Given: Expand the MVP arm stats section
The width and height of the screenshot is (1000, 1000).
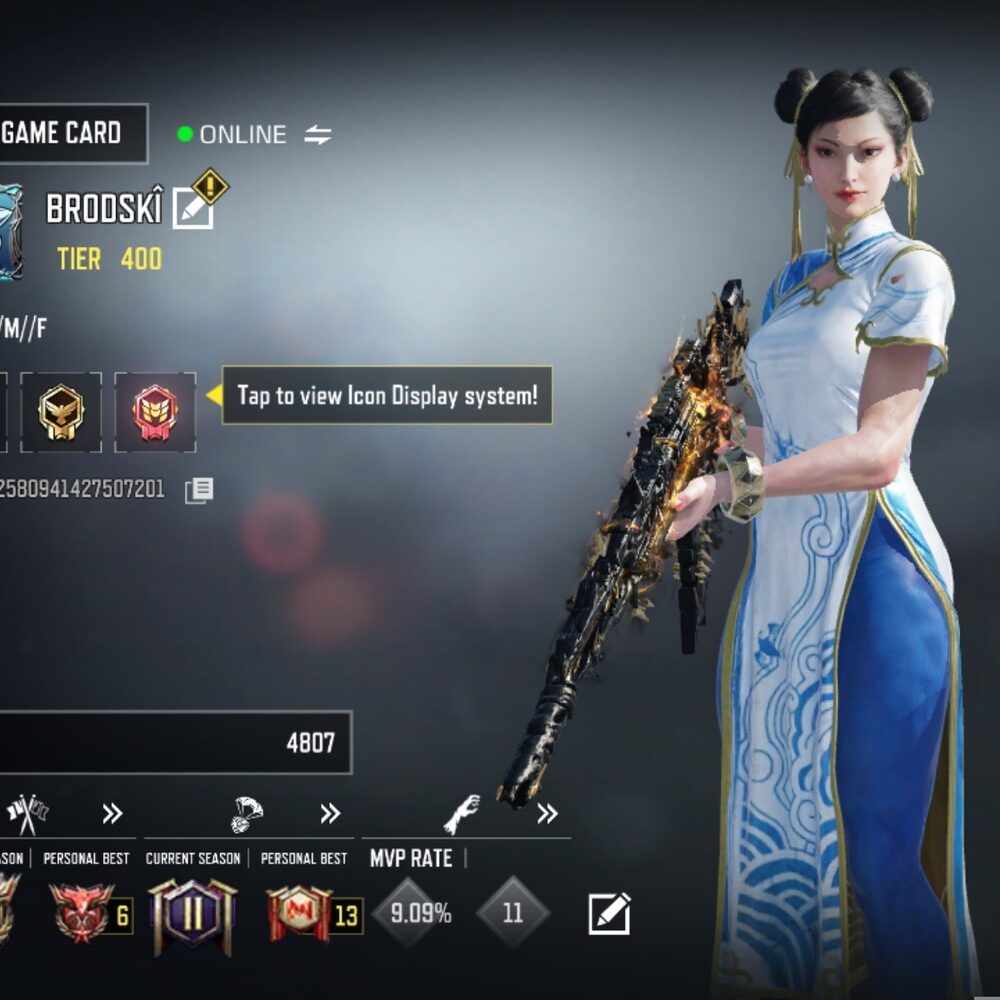Looking at the screenshot, I should pos(547,814).
